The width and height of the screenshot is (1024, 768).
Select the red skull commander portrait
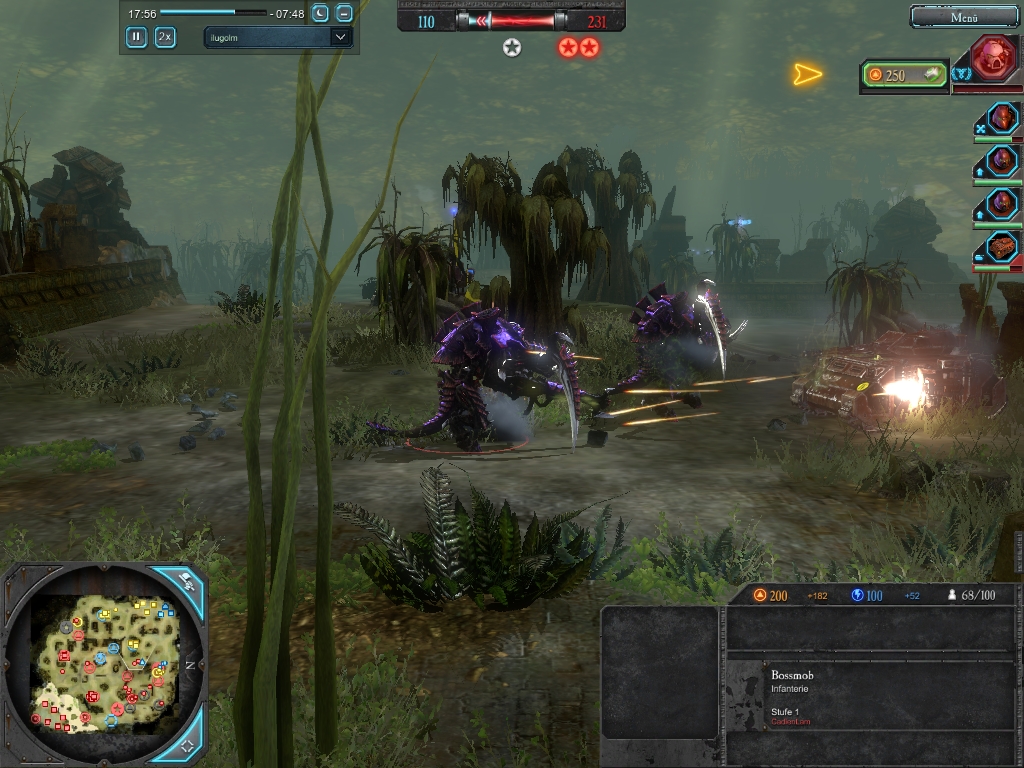coord(993,58)
